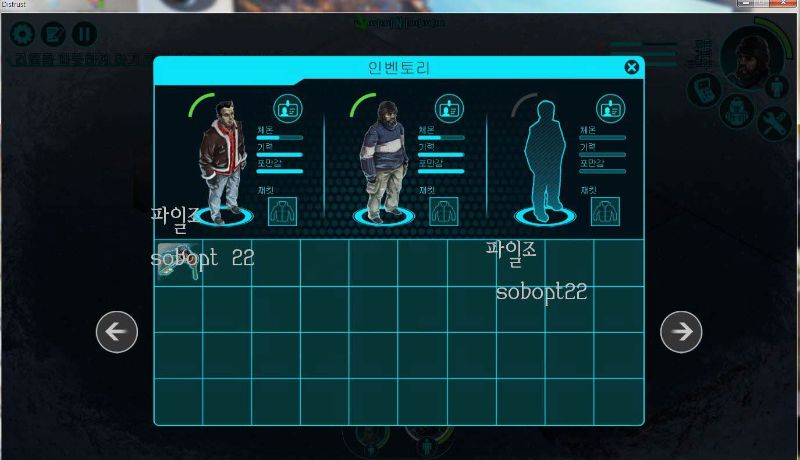
Task: Open the red-jacket character's ID card
Action: point(288,109)
